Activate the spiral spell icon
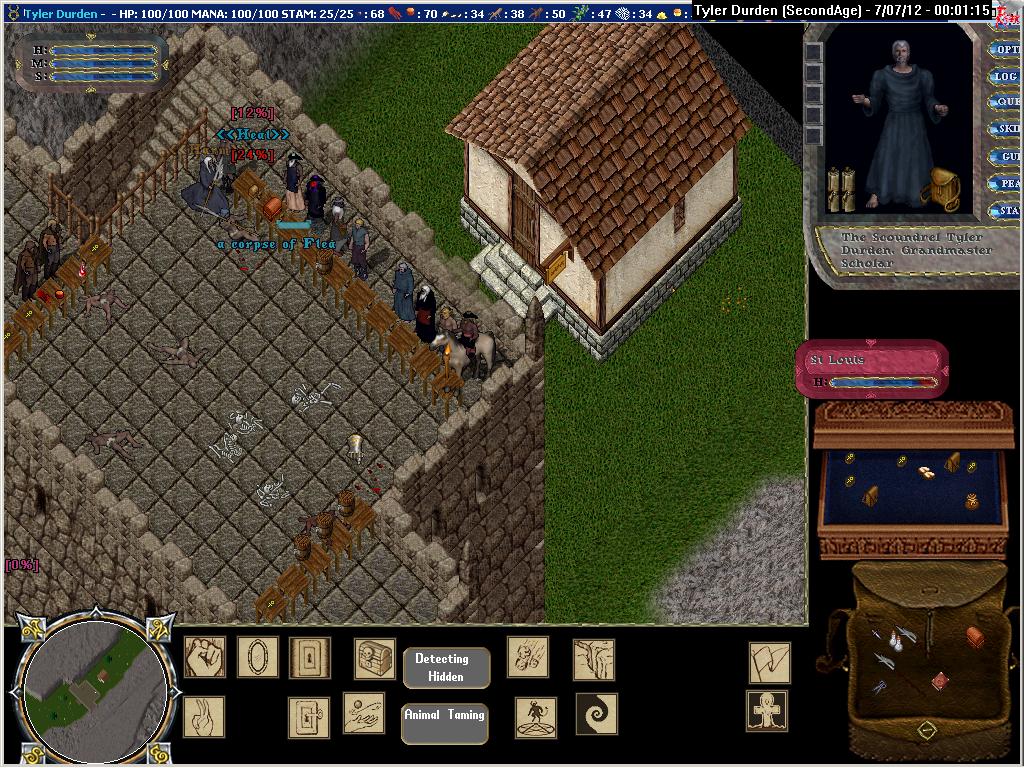The width and height of the screenshot is (1024, 768). pos(596,714)
